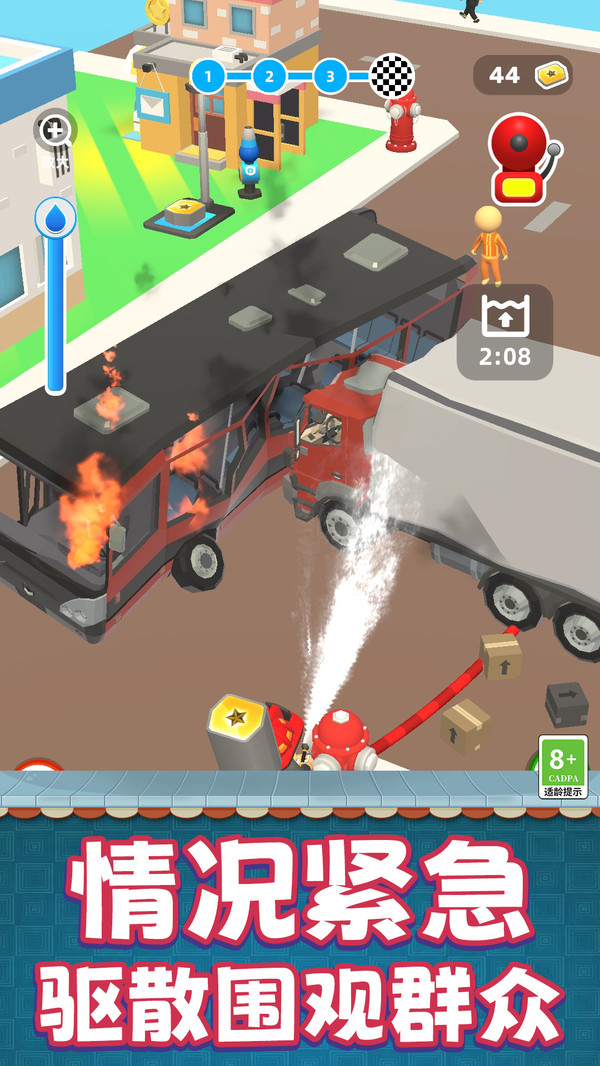Select the checkered finish flag stage marker
This screenshot has width=600, height=1066.
pyautogui.click(x=391, y=75)
